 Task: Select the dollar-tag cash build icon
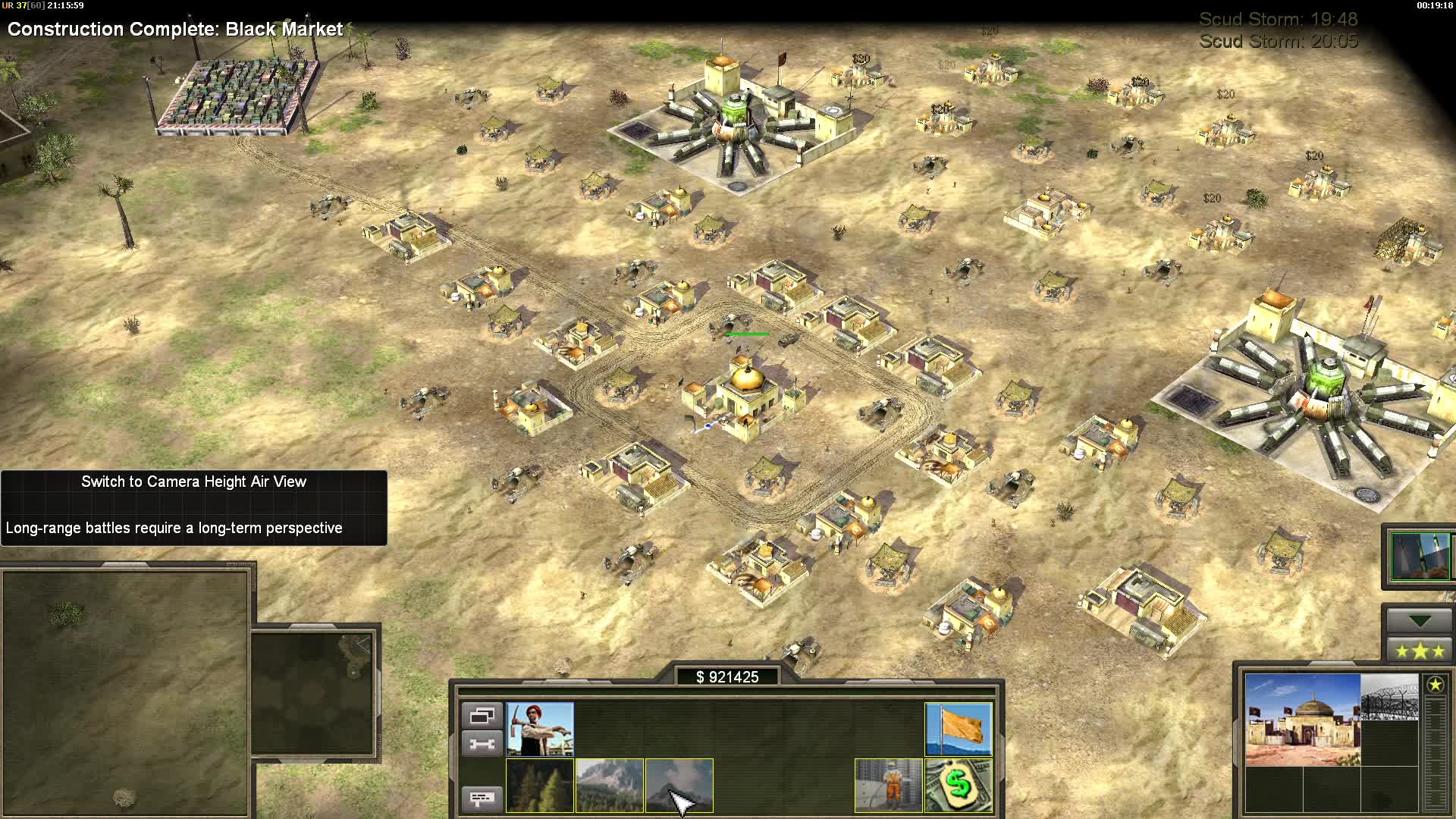click(x=959, y=786)
